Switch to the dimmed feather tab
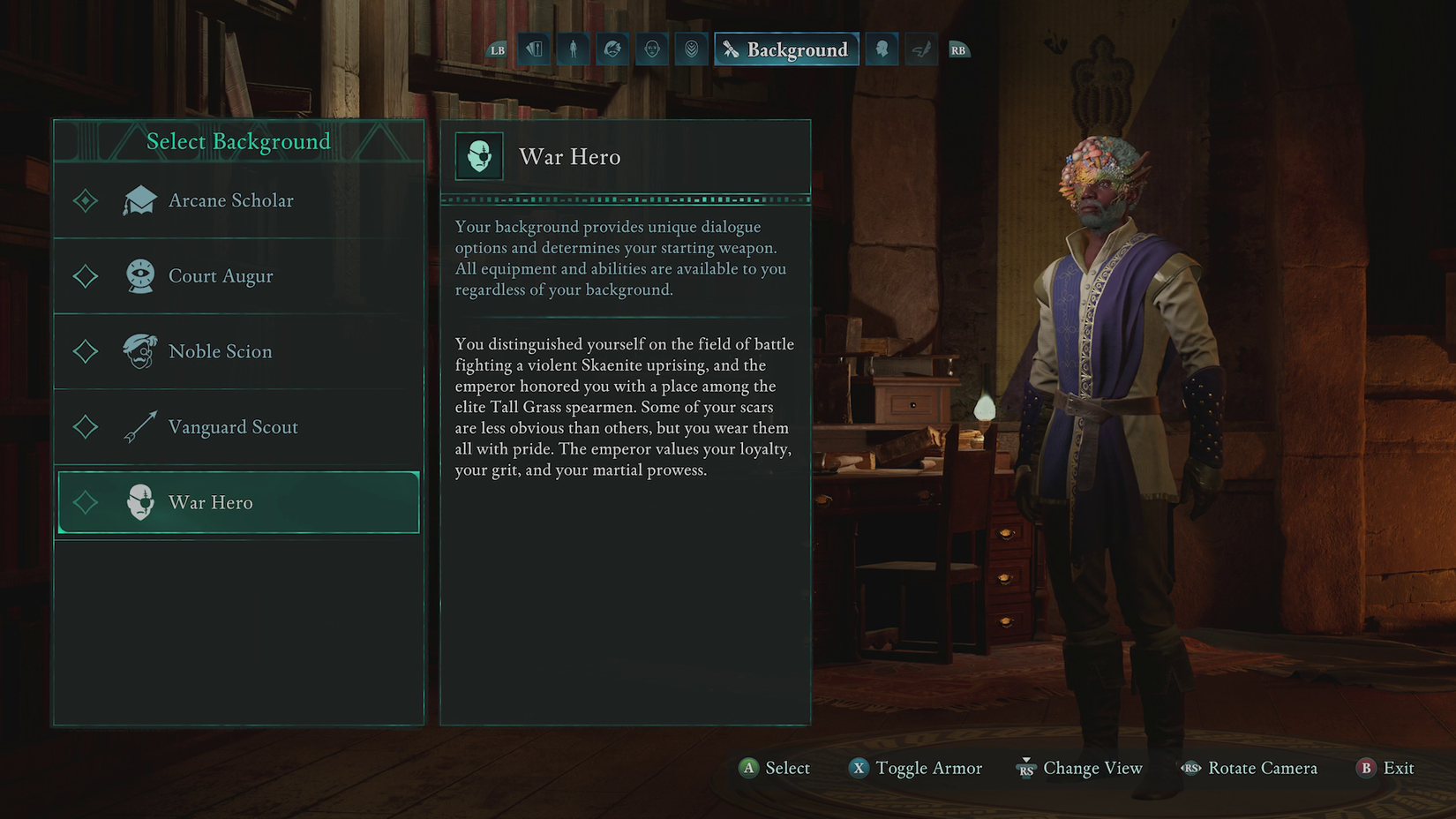 920,49
